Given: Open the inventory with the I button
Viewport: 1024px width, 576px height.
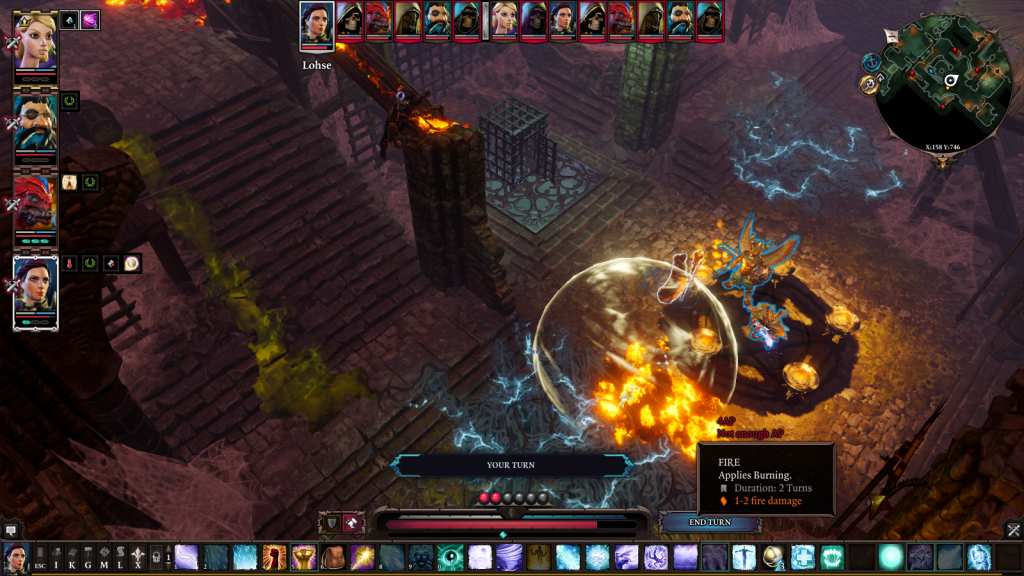Looking at the screenshot, I should click(x=56, y=558).
